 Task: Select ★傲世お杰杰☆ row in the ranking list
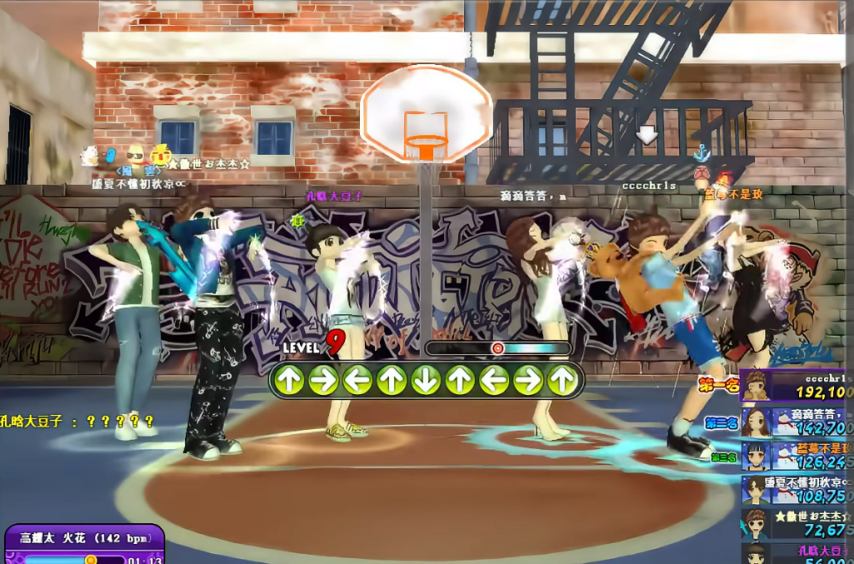point(797,523)
